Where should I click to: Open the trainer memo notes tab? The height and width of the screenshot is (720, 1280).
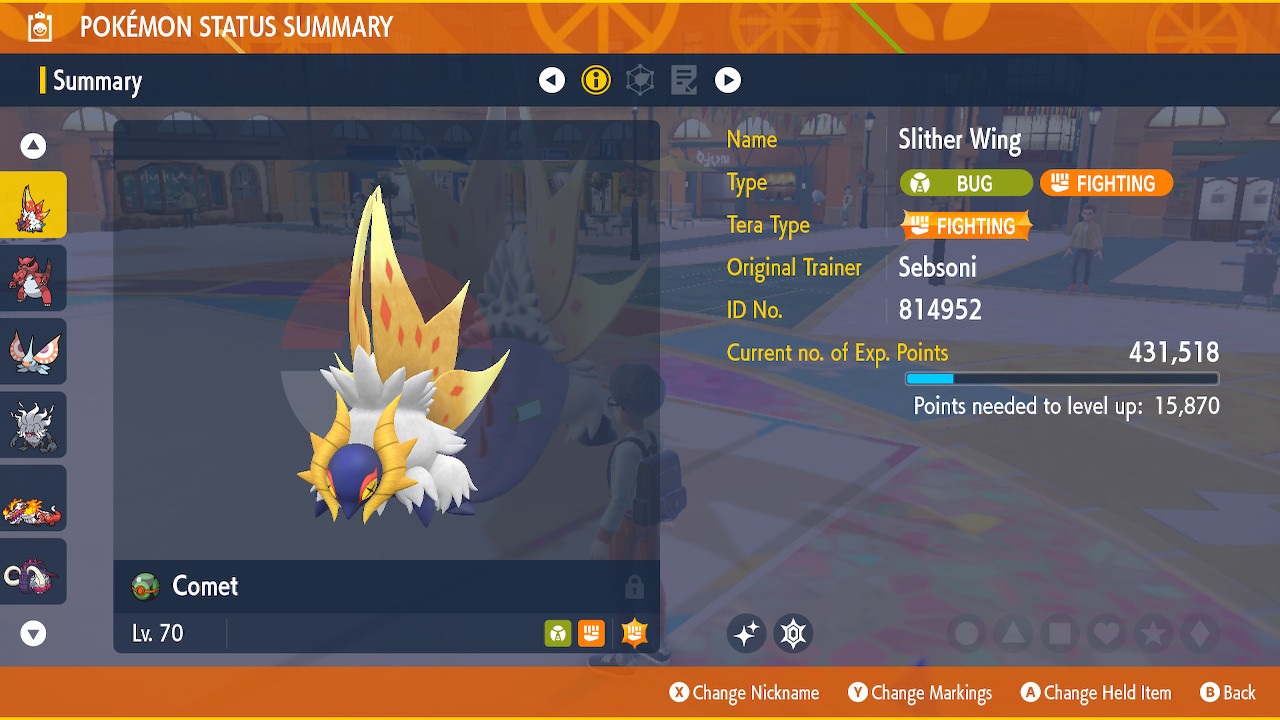tap(684, 80)
